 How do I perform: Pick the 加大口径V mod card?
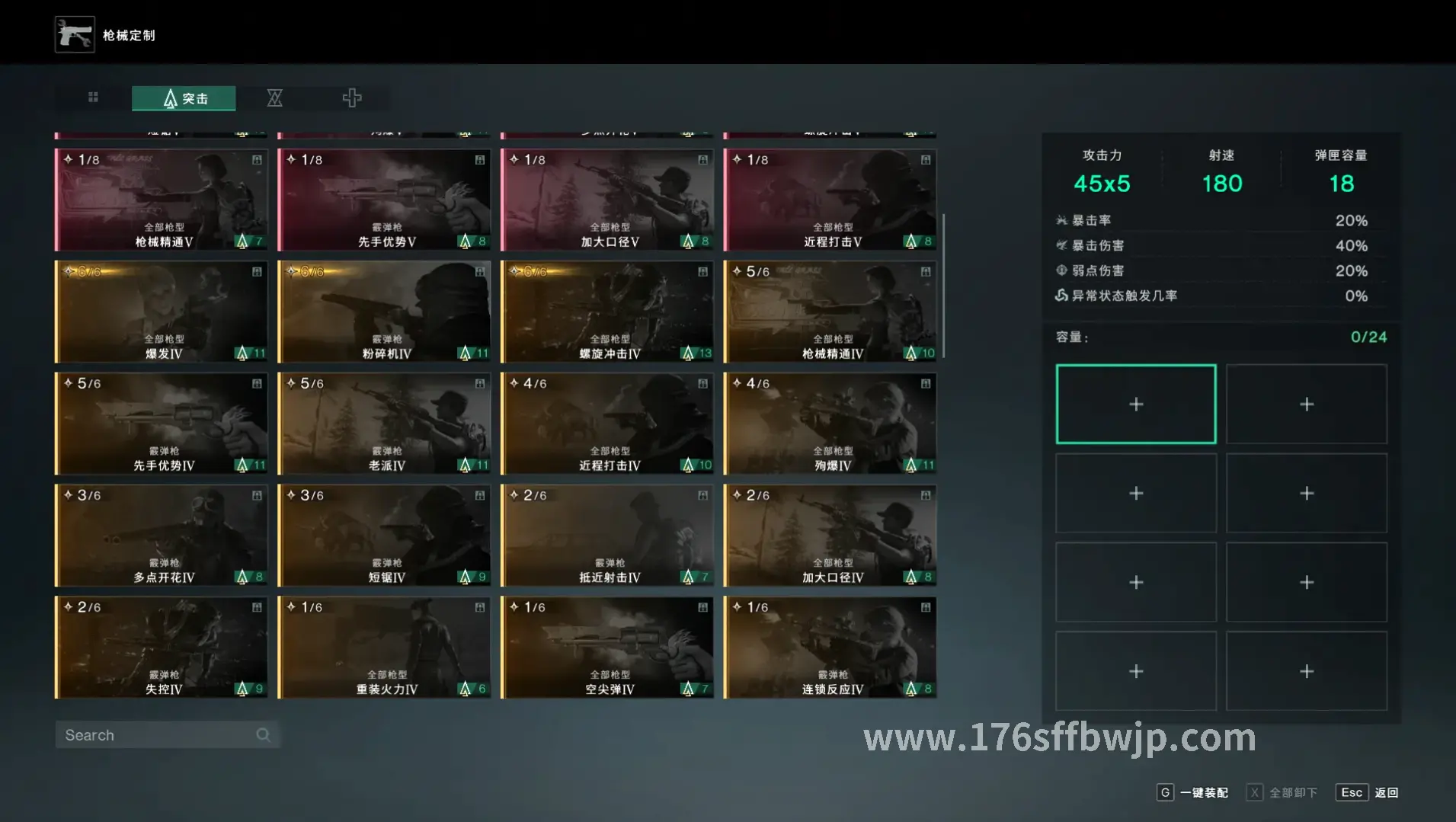pyautogui.click(x=607, y=200)
